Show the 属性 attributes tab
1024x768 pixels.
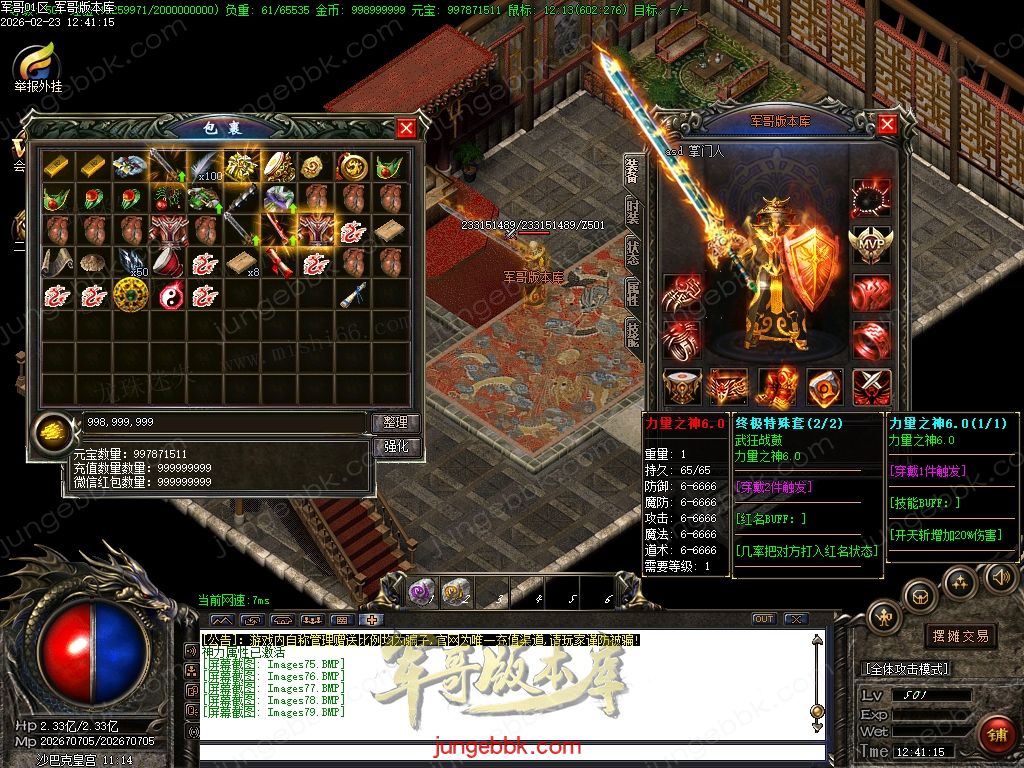[633, 293]
